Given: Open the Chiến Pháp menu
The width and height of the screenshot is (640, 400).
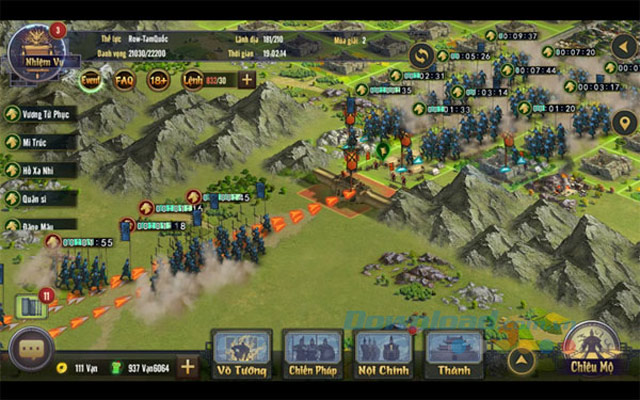Looking at the screenshot, I should coord(313,353).
